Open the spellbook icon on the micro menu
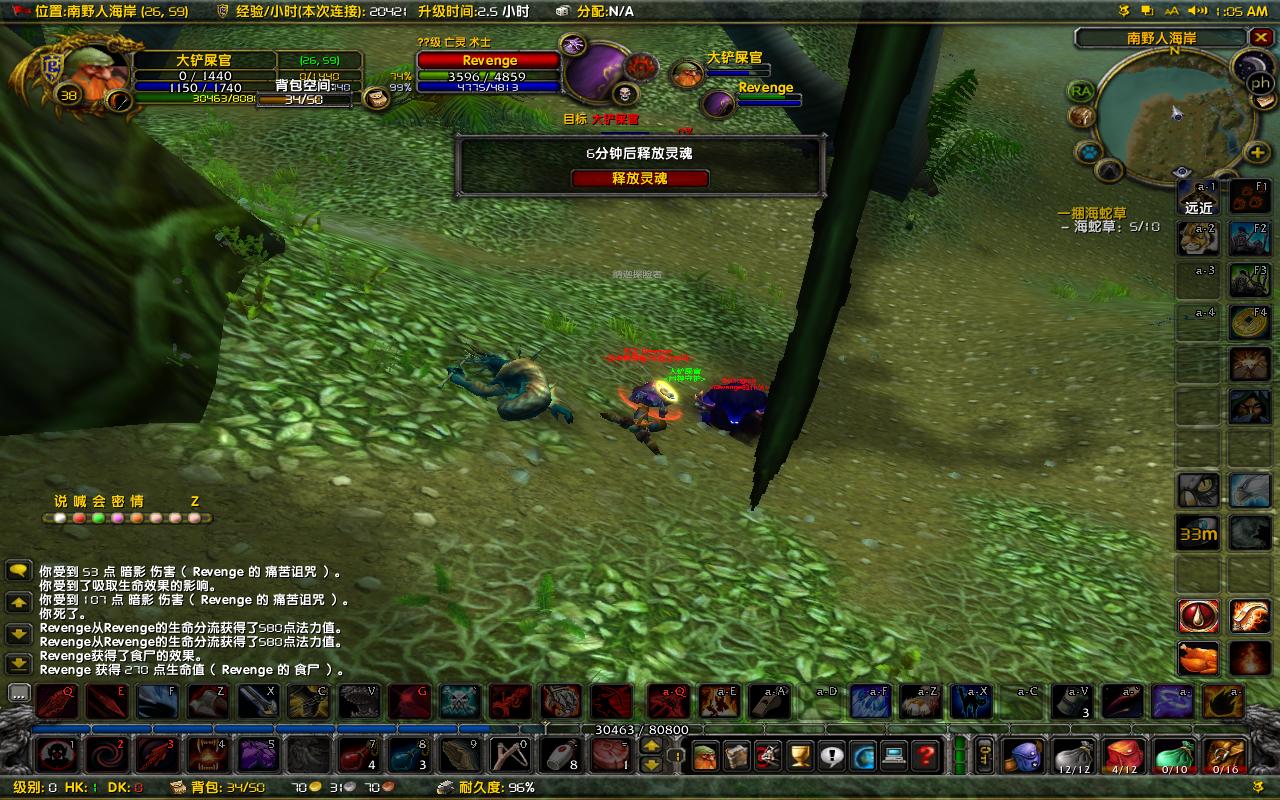The height and width of the screenshot is (800, 1280). [x=736, y=756]
